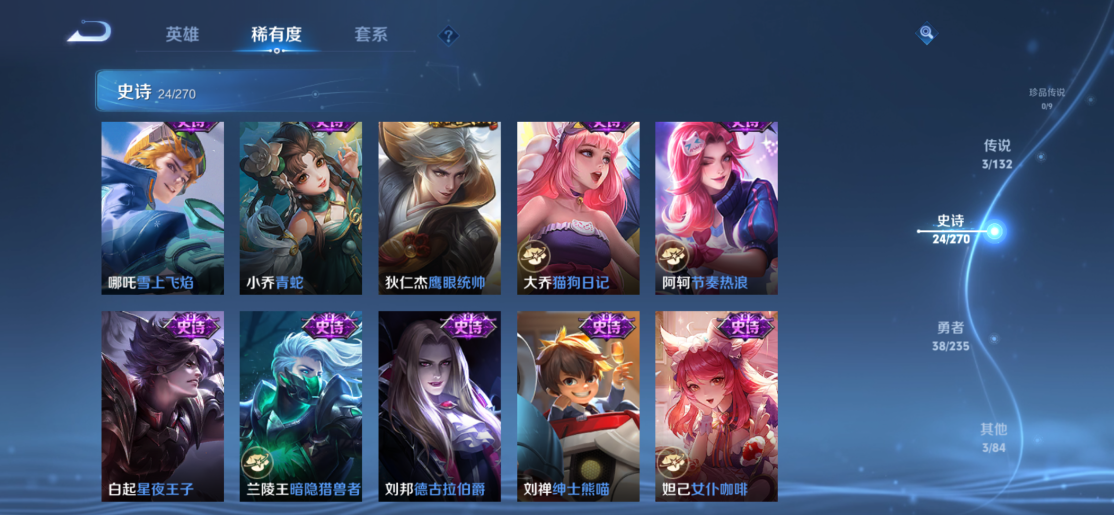This screenshot has width=1114, height=515.
Task: Choose the 哪吒 雪上飞焰 skin card
Action: click(x=162, y=208)
